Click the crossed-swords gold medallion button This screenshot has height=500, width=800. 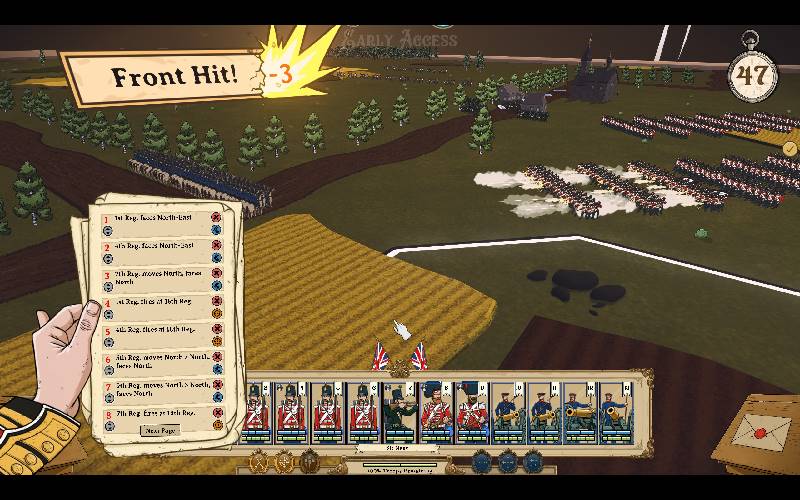coord(258,462)
